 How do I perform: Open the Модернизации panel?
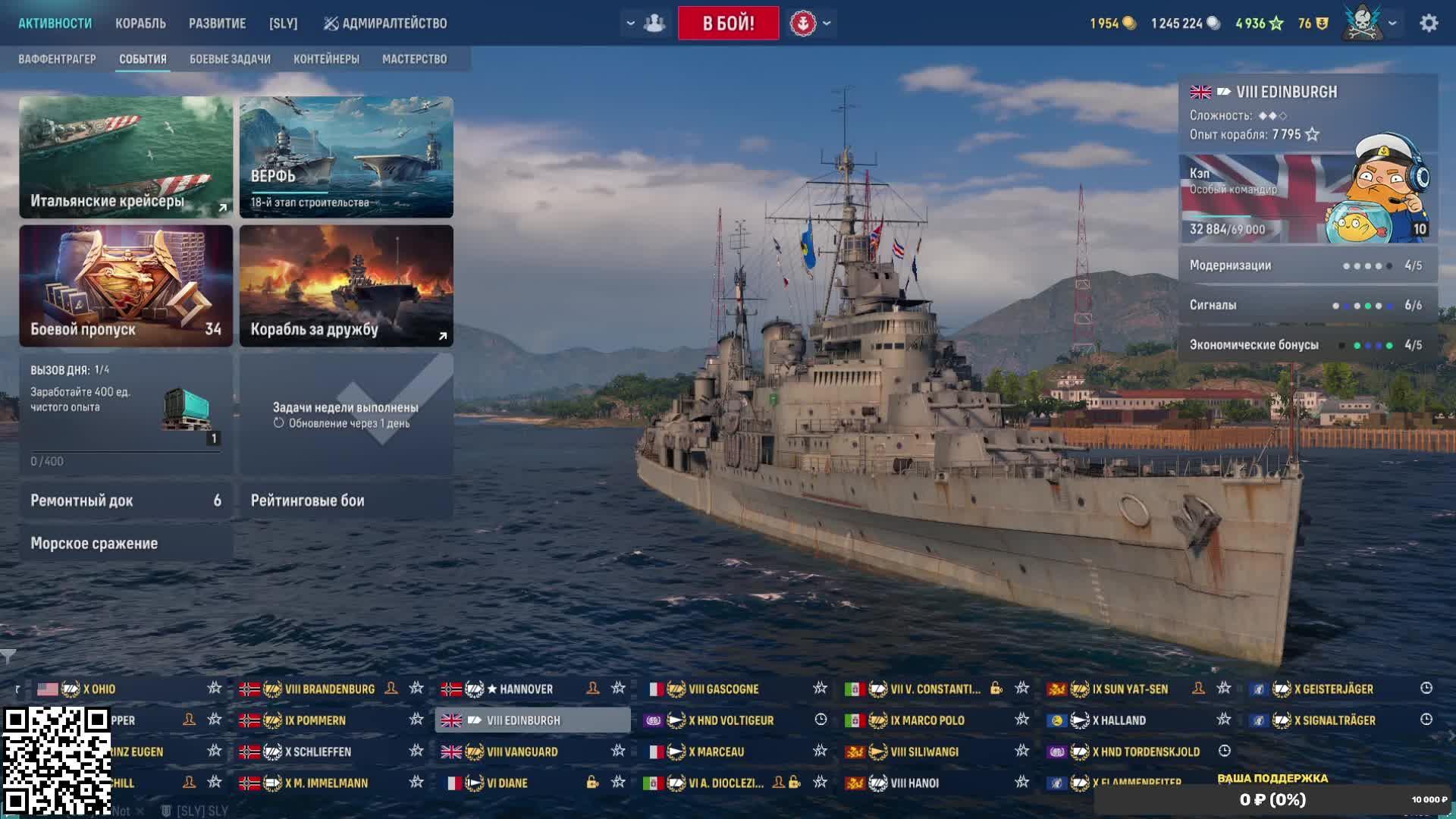[1307, 265]
